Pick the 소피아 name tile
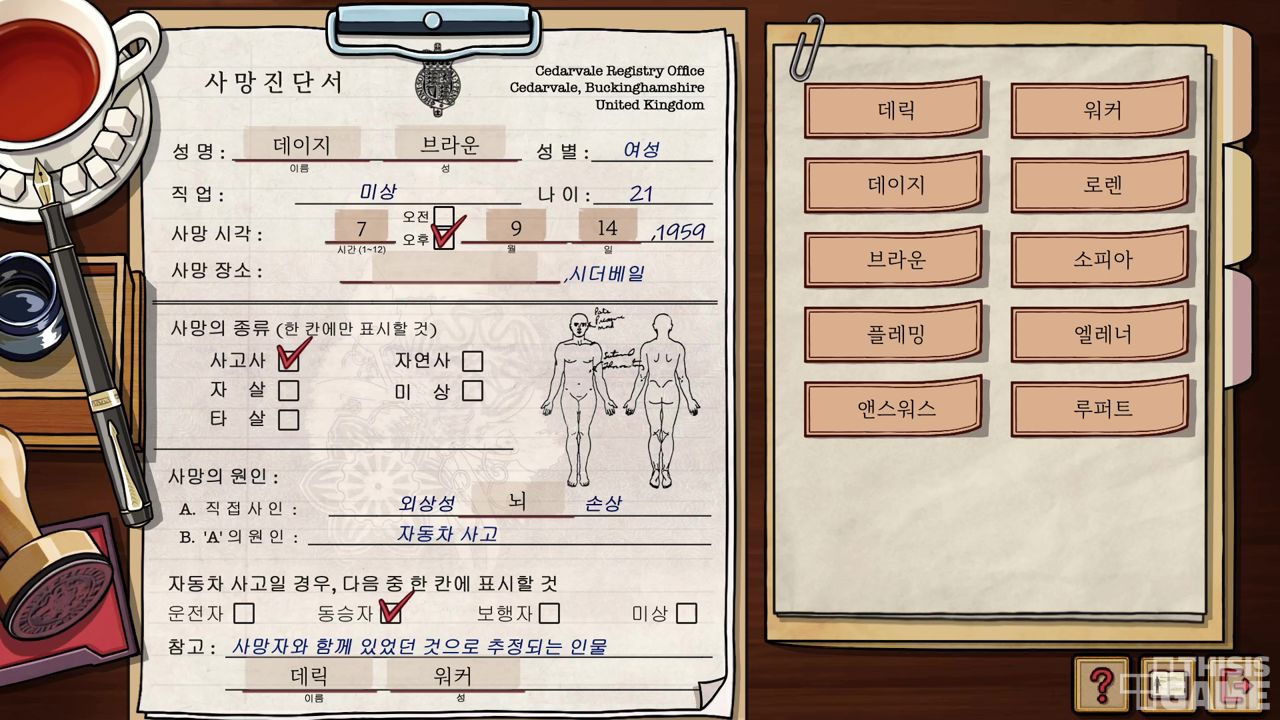 [1101, 259]
